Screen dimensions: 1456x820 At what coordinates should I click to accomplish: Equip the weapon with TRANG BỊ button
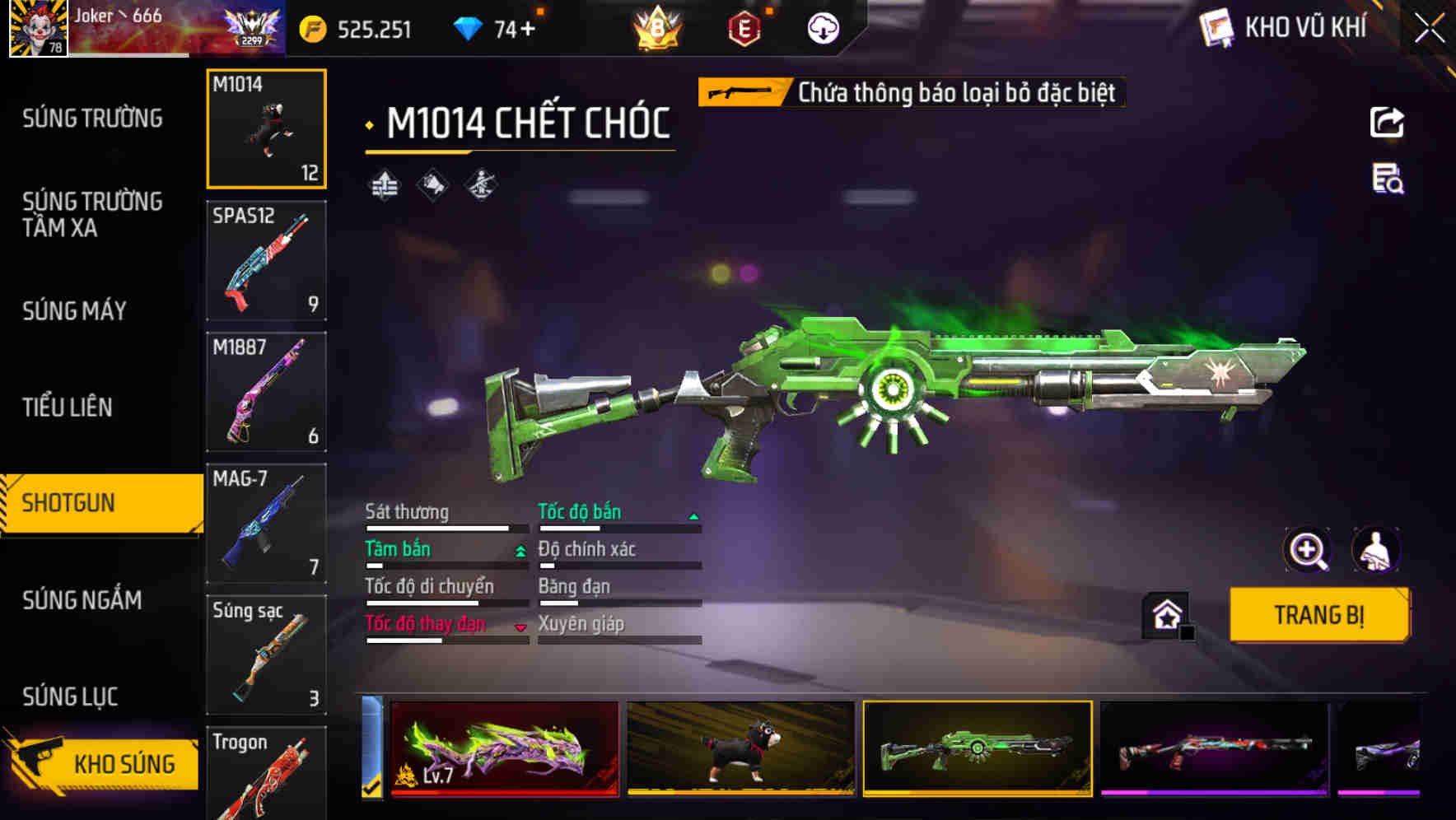[1318, 615]
